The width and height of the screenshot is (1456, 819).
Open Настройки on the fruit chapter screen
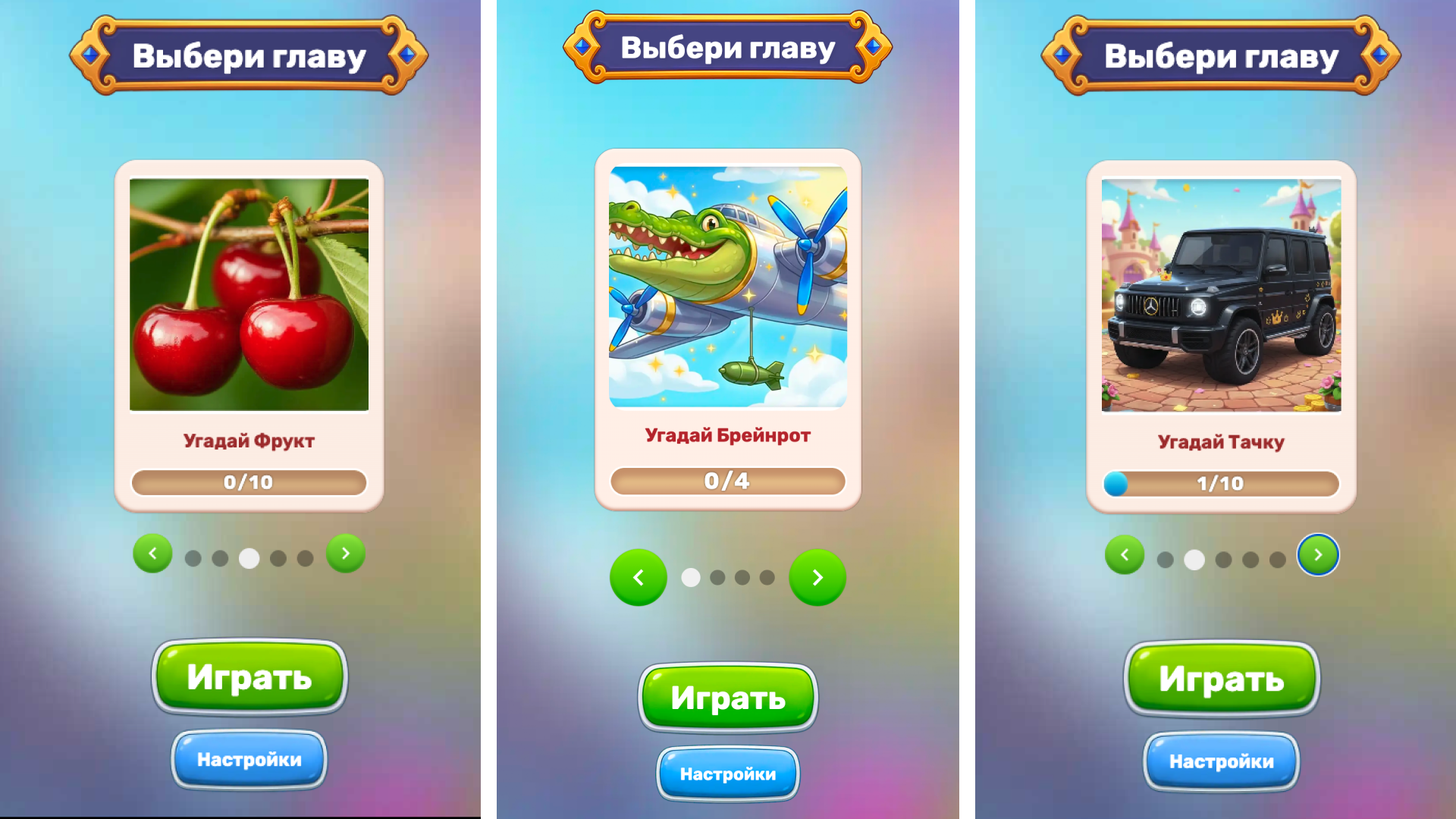(x=249, y=758)
